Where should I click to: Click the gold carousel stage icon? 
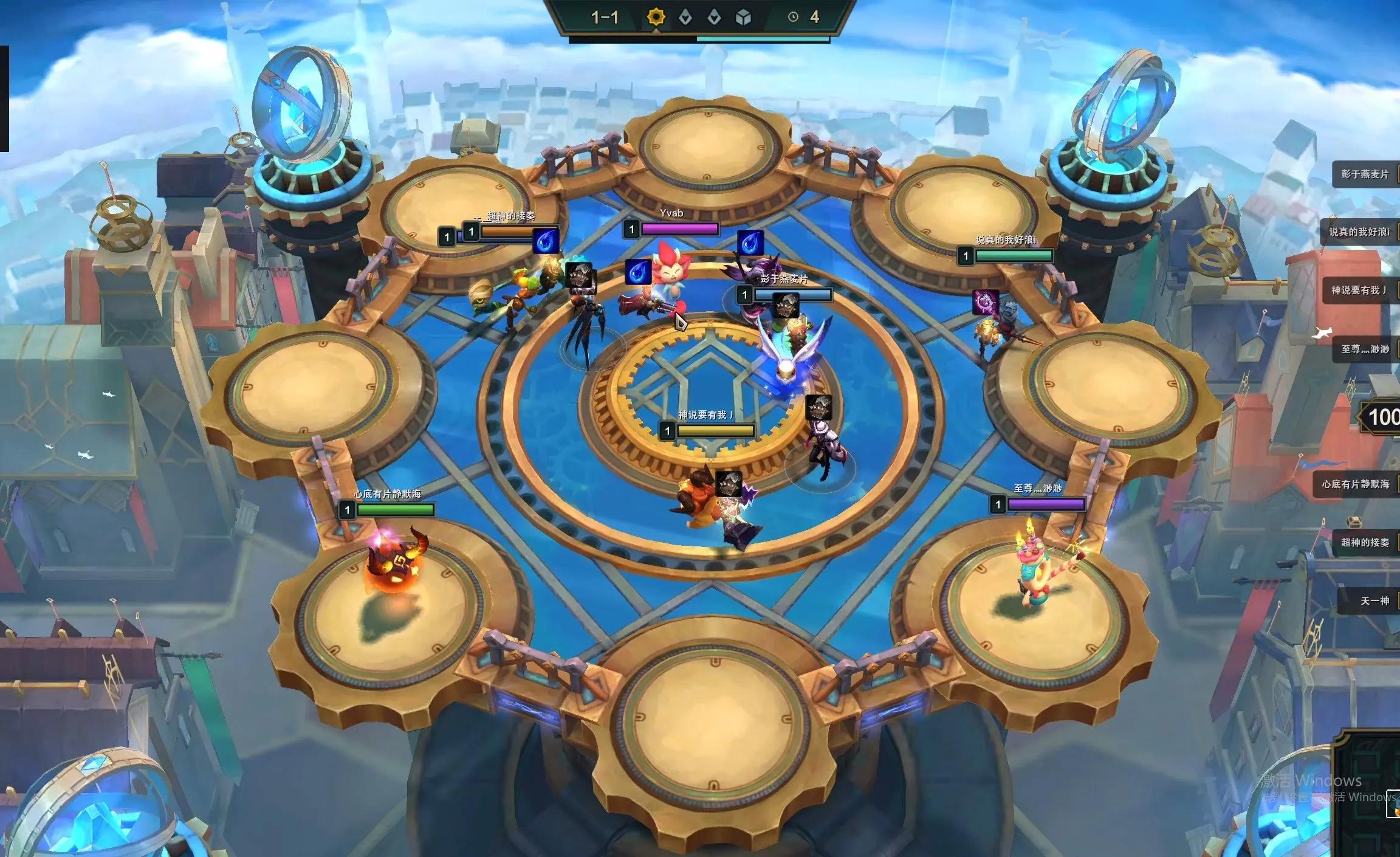tap(656, 17)
